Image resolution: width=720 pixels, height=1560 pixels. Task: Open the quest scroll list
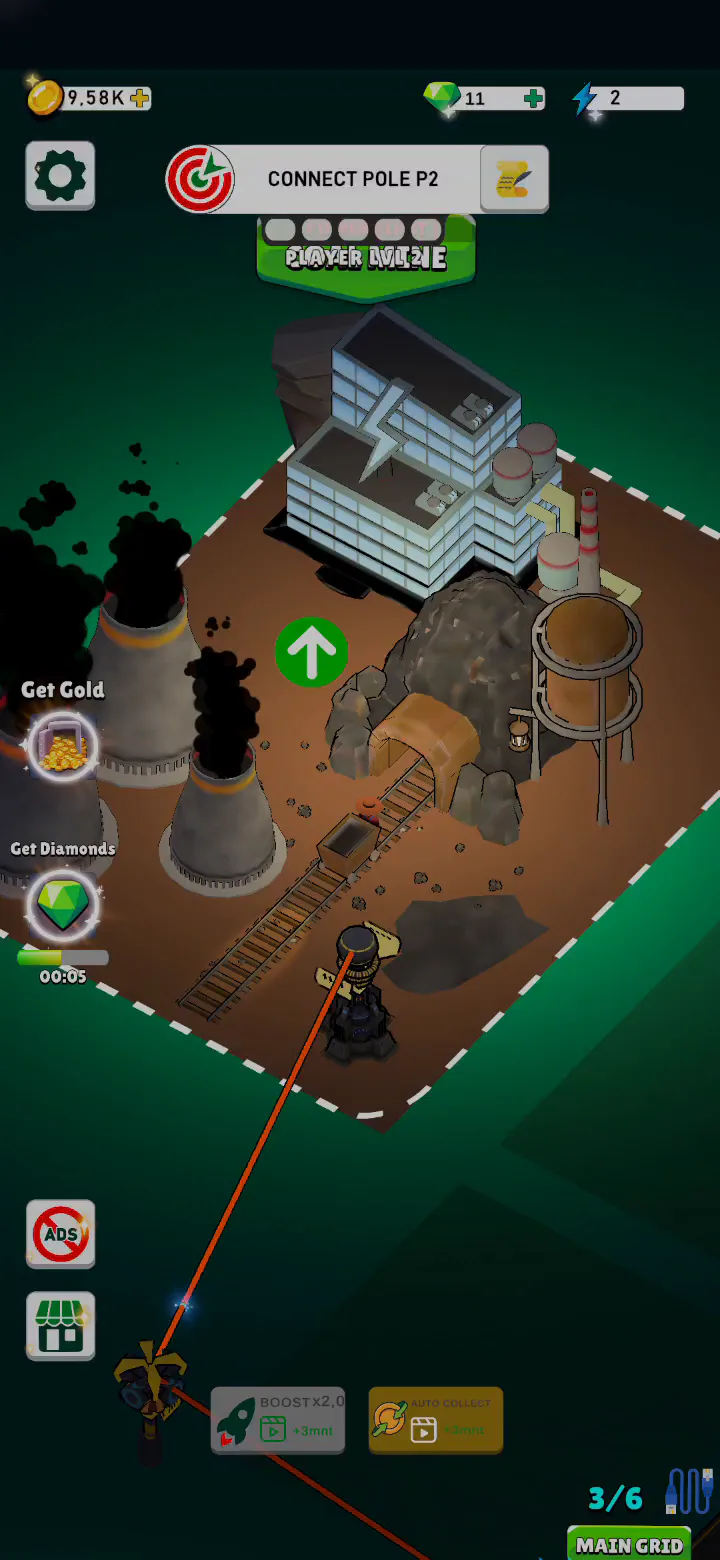pos(514,179)
